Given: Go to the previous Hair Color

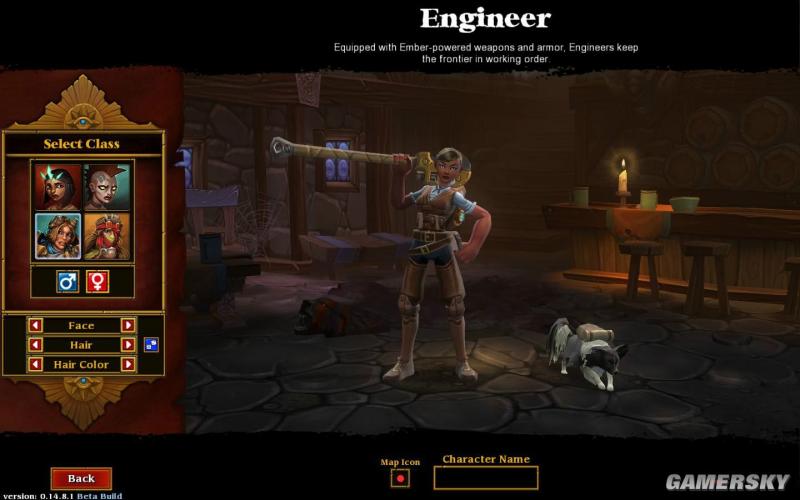Looking at the screenshot, I should coord(35,365).
